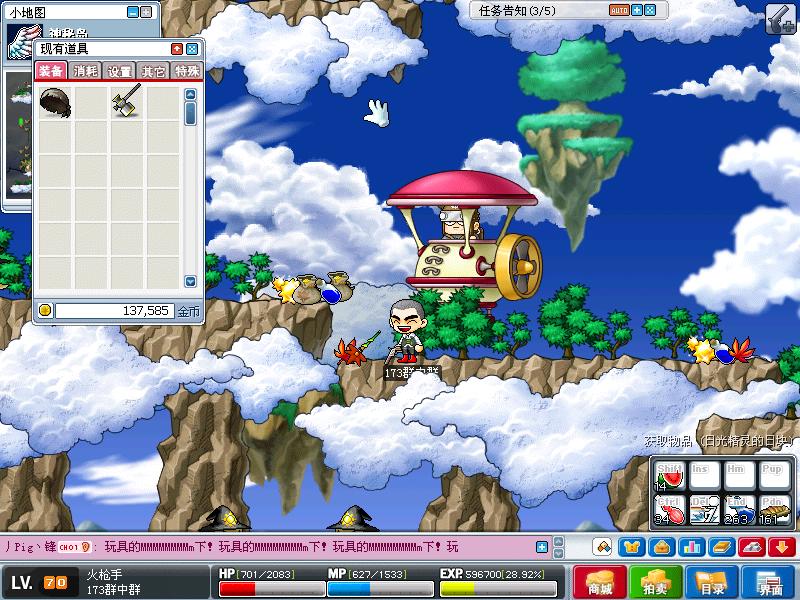Select the 其它 inventory tab
Viewport: 800px width, 600px height.
tap(153, 71)
